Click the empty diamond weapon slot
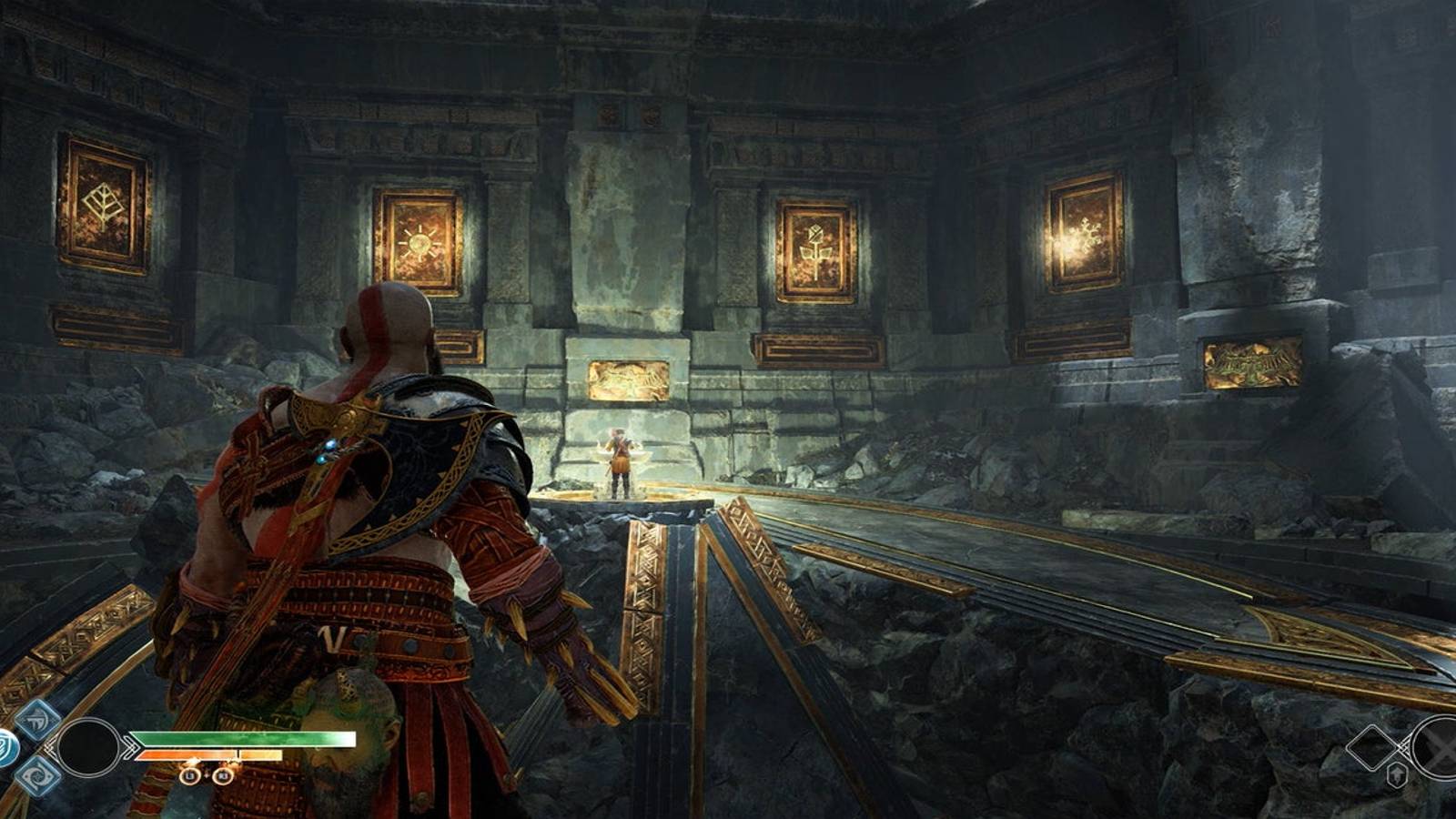Viewport: 1456px width, 819px height. (1371, 747)
